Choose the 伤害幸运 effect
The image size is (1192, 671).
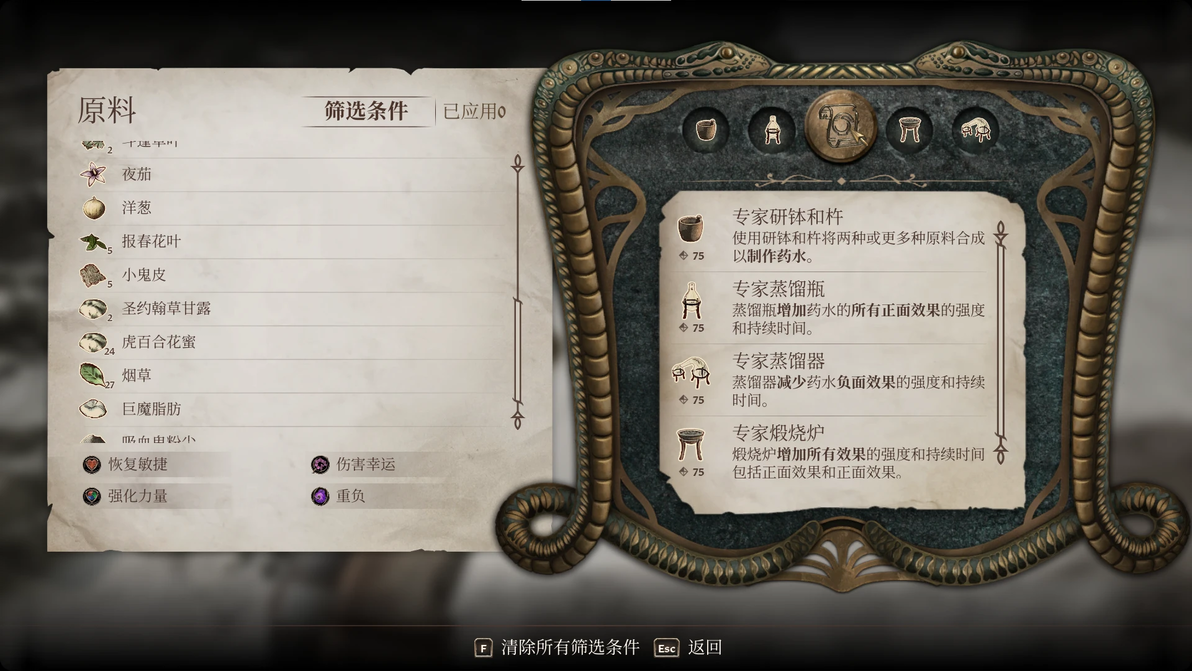point(365,464)
